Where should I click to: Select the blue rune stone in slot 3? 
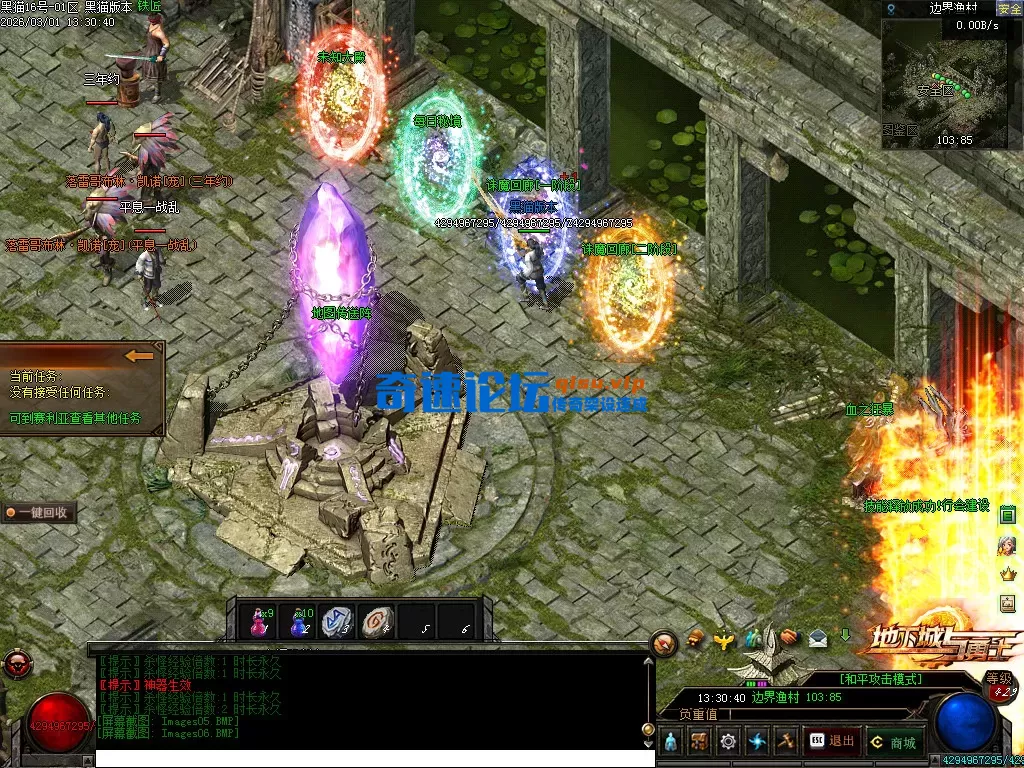coord(339,622)
